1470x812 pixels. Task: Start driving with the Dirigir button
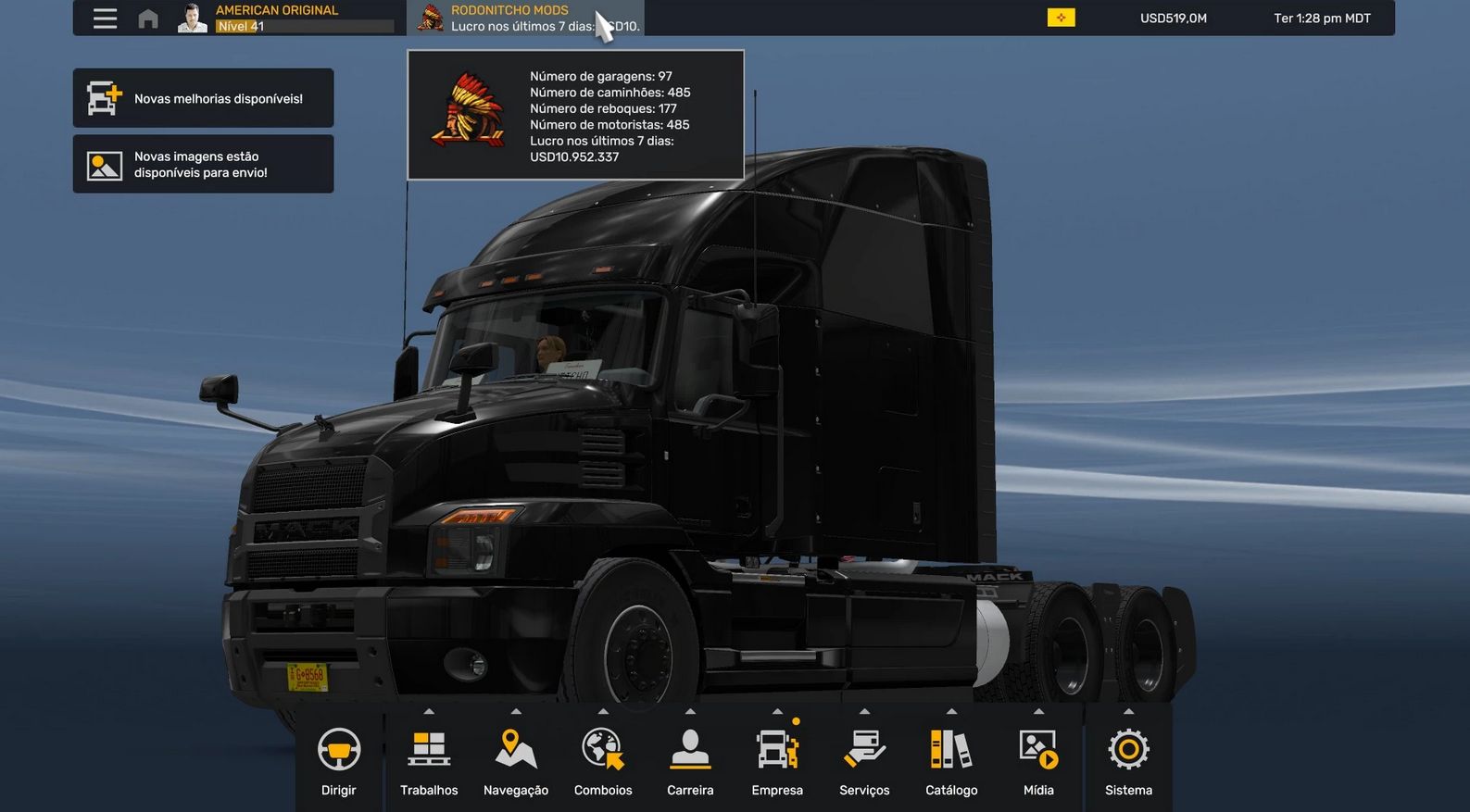pos(339,759)
